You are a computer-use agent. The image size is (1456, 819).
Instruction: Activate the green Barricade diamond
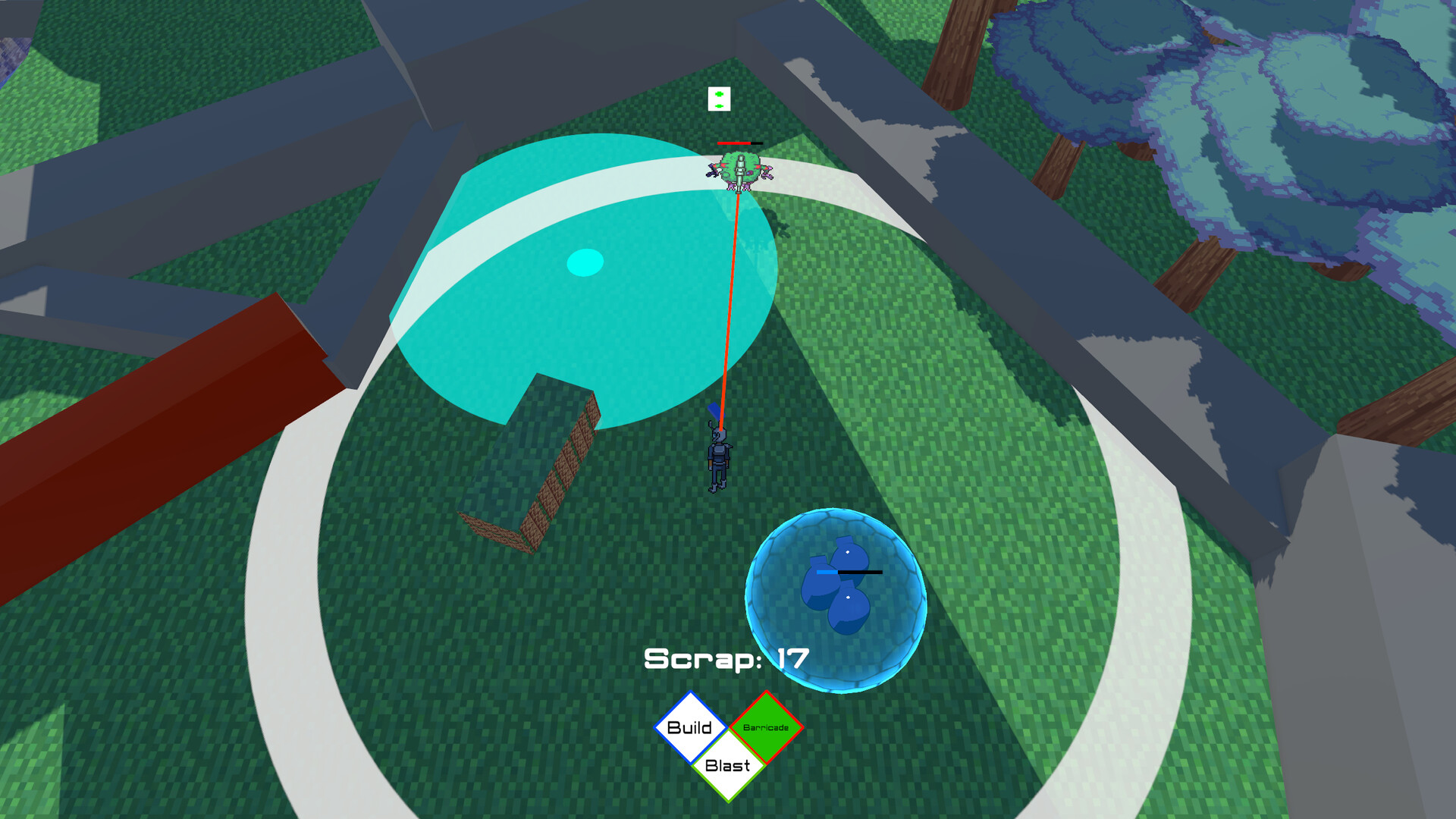coord(765,729)
